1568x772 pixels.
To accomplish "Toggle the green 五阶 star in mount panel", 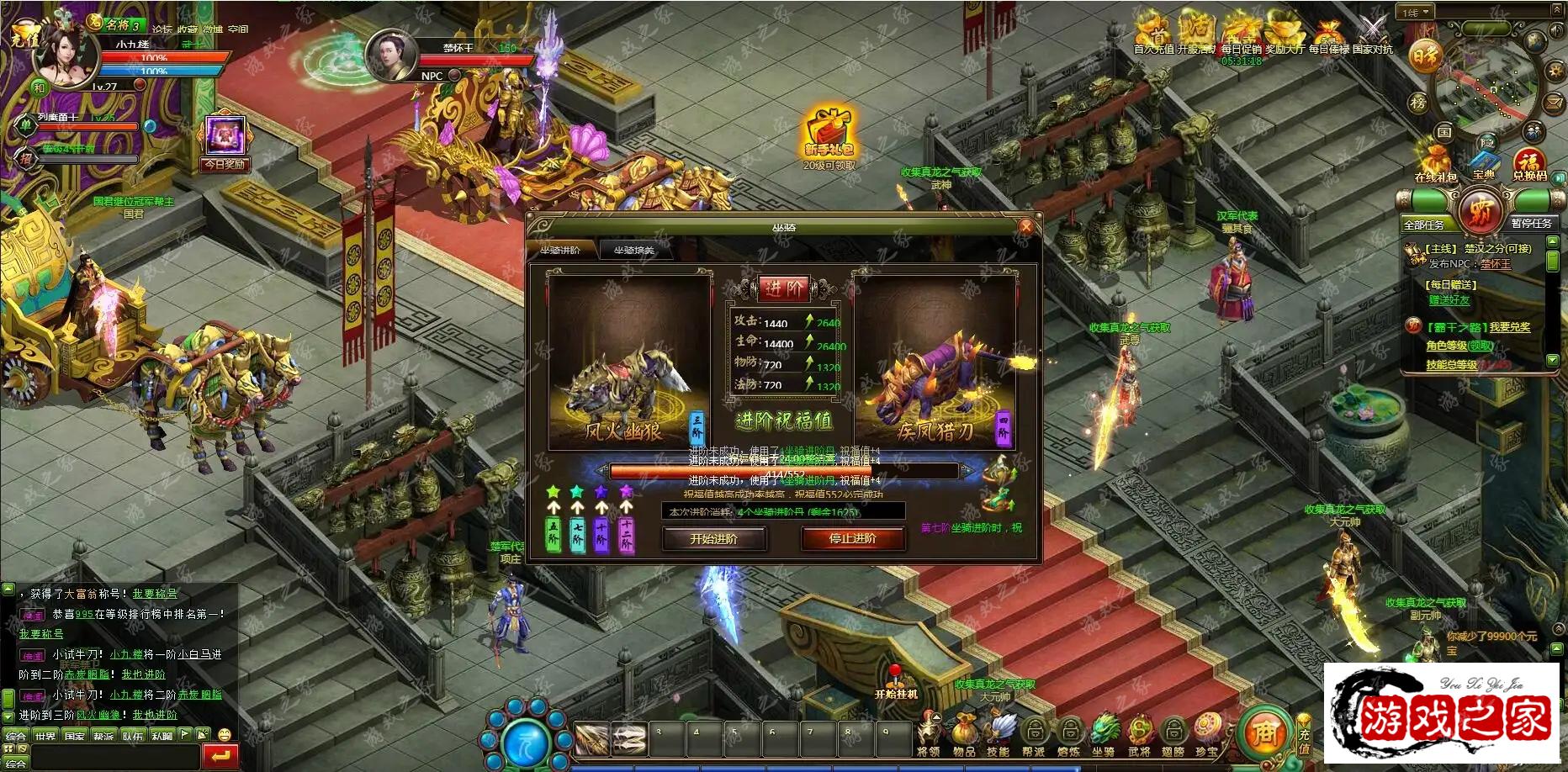I will (x=554, y=491).
